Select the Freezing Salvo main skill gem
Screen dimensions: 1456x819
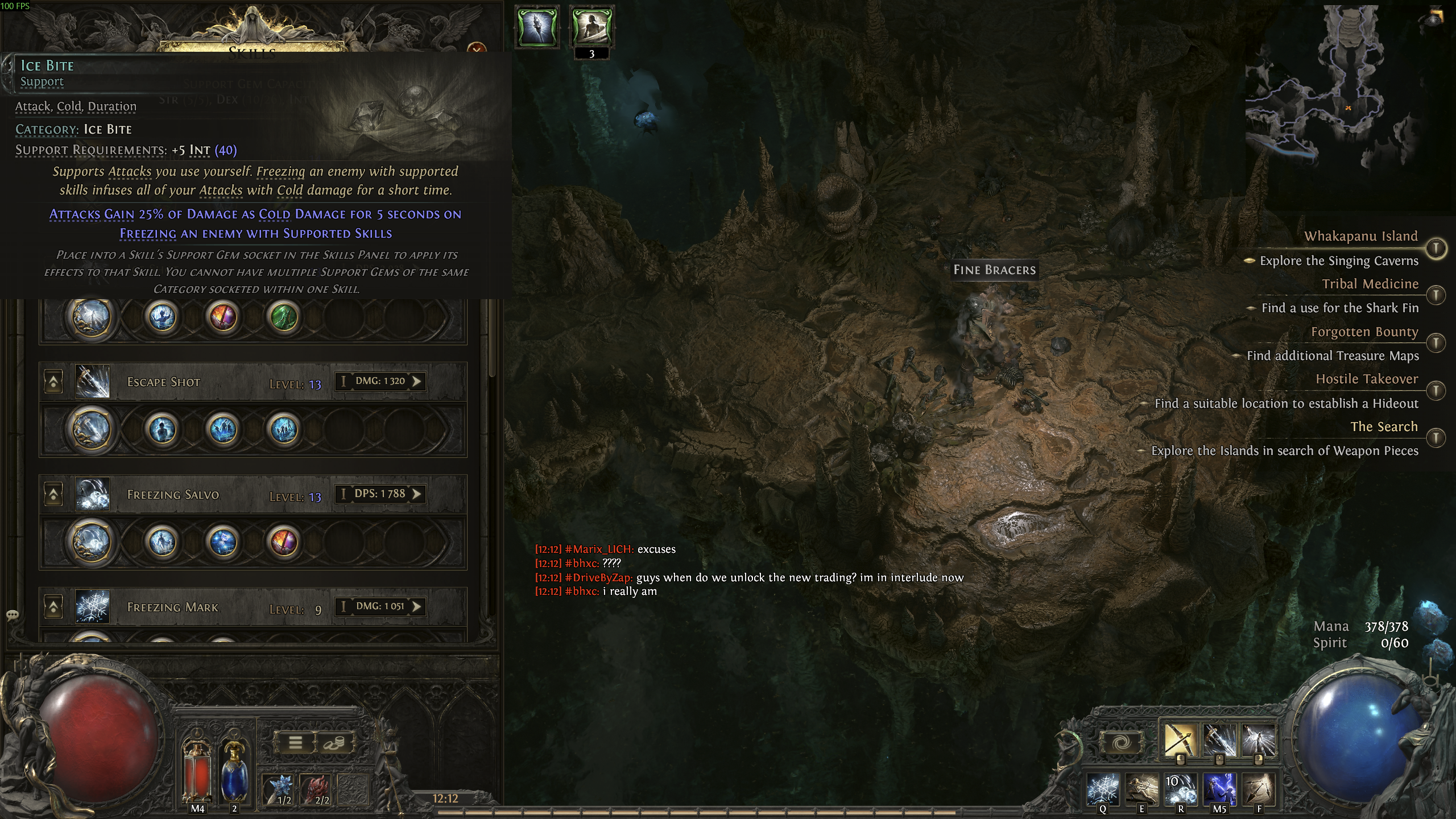(x=91, y=541)
